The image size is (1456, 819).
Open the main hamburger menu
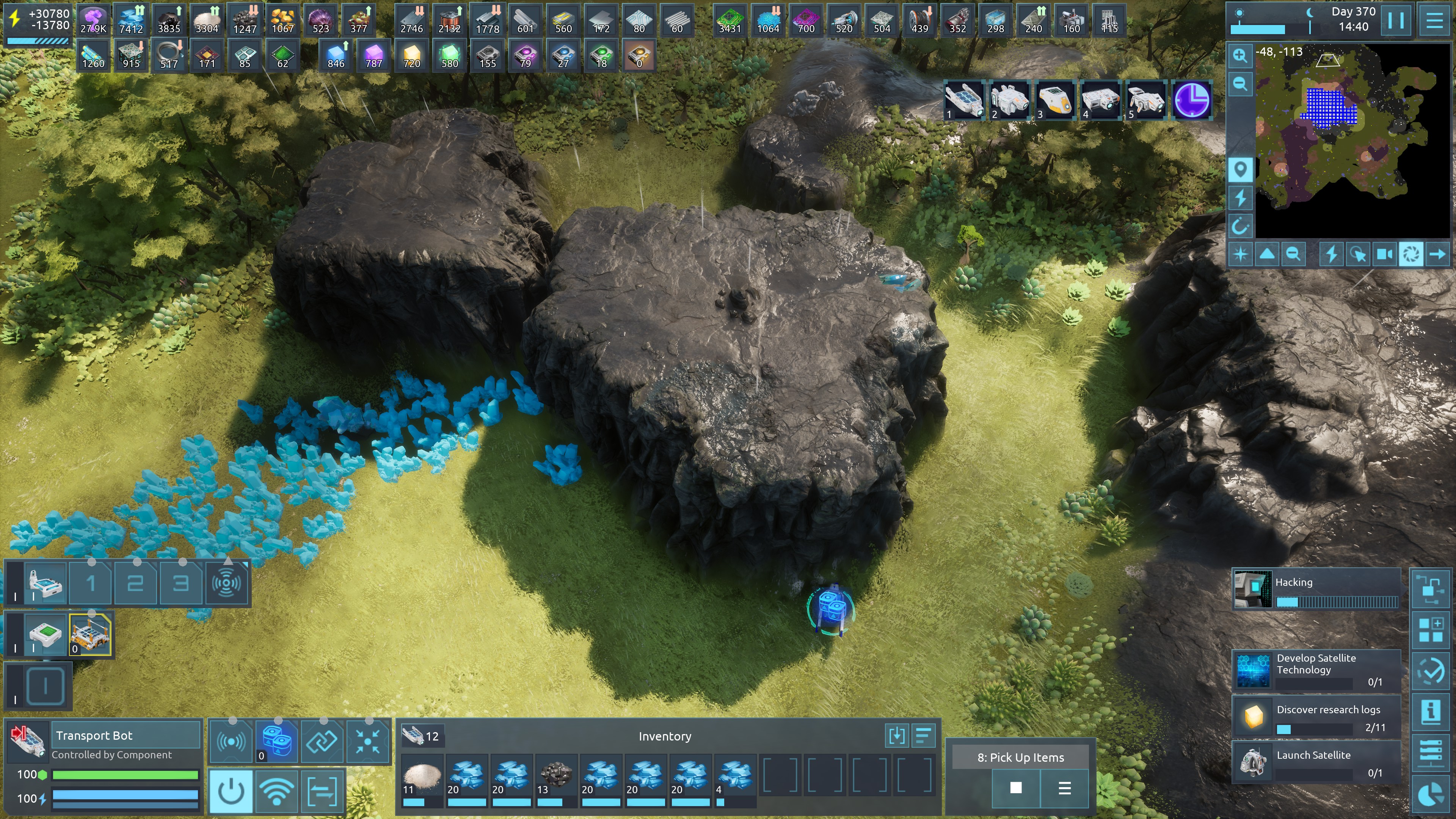(1434, 21)
